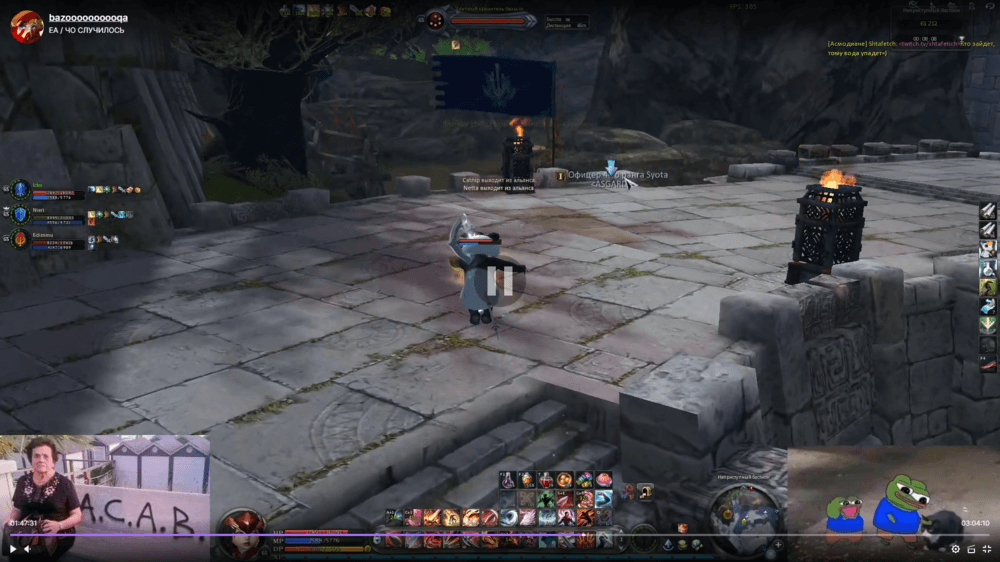Use the purple potion in the top consumable row

tap(508, 480)
